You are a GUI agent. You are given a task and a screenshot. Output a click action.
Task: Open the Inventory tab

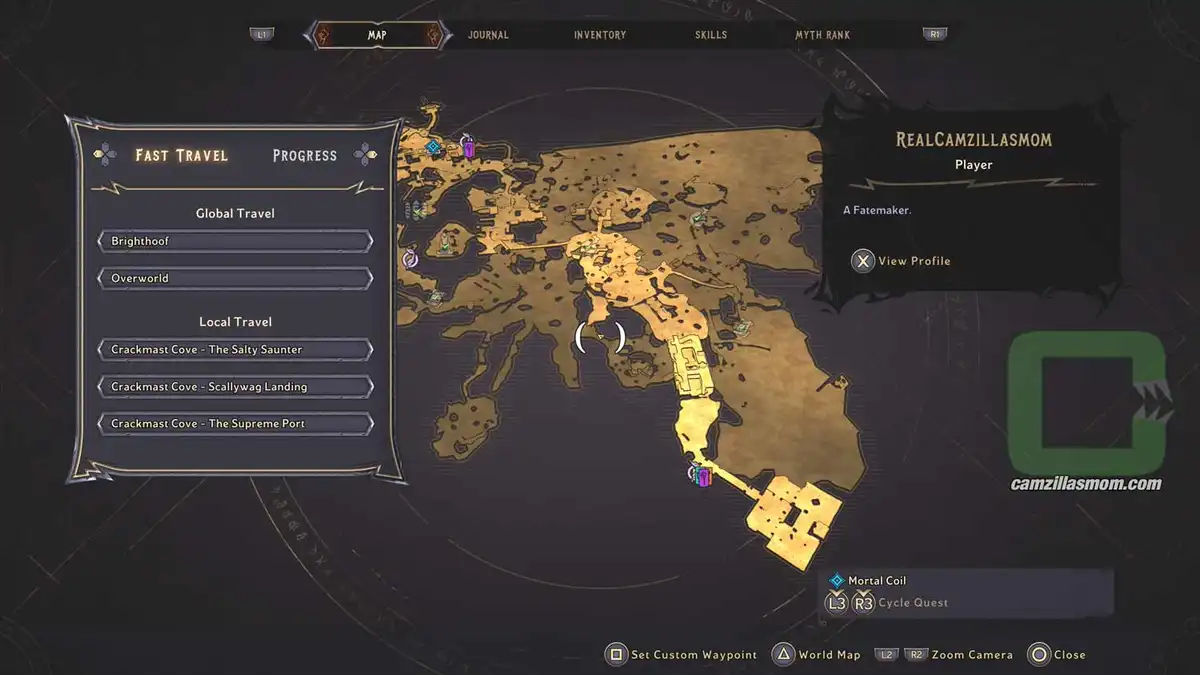pyautogui.click(x=600, y=35)
